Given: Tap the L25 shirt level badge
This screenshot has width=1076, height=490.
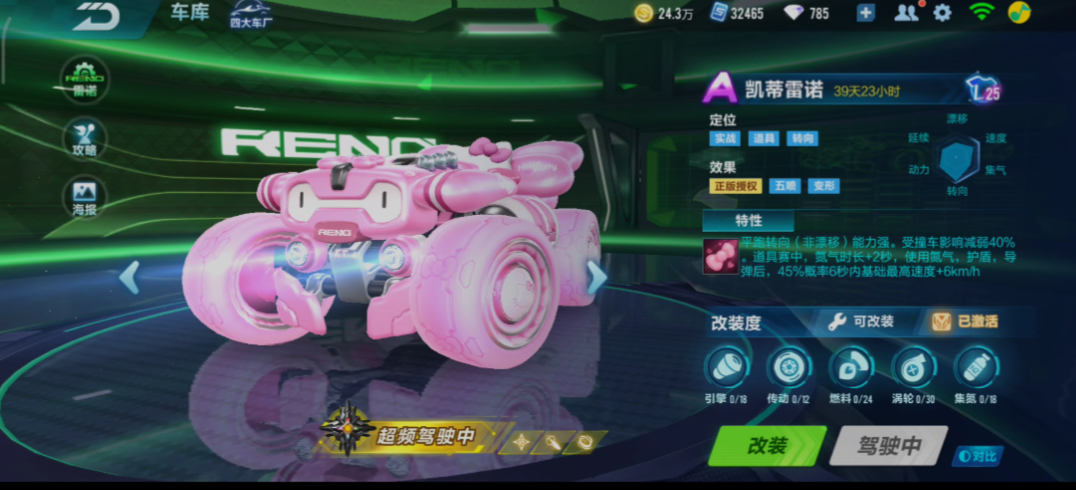Looking at the screenshot, I should 983,90.
